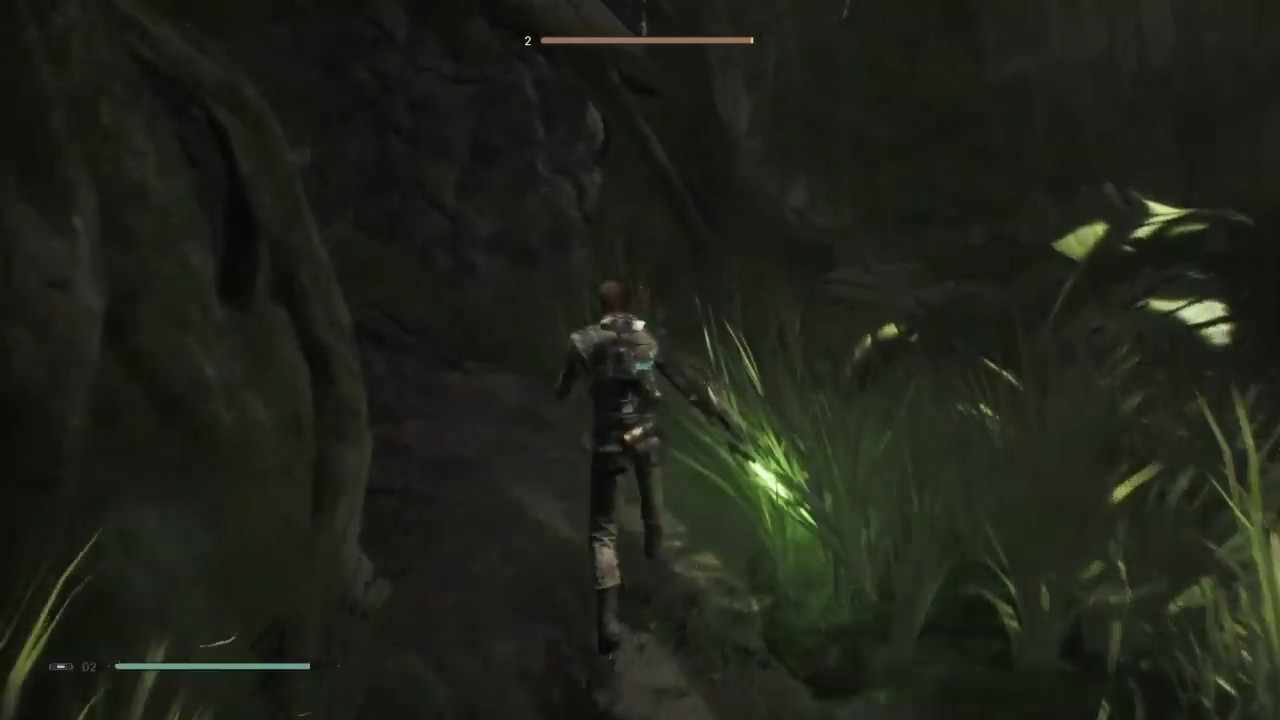Select the '2' enemy counter label
The width and height of the screenshot is (1280, 720).
click(x=527, y=41)
